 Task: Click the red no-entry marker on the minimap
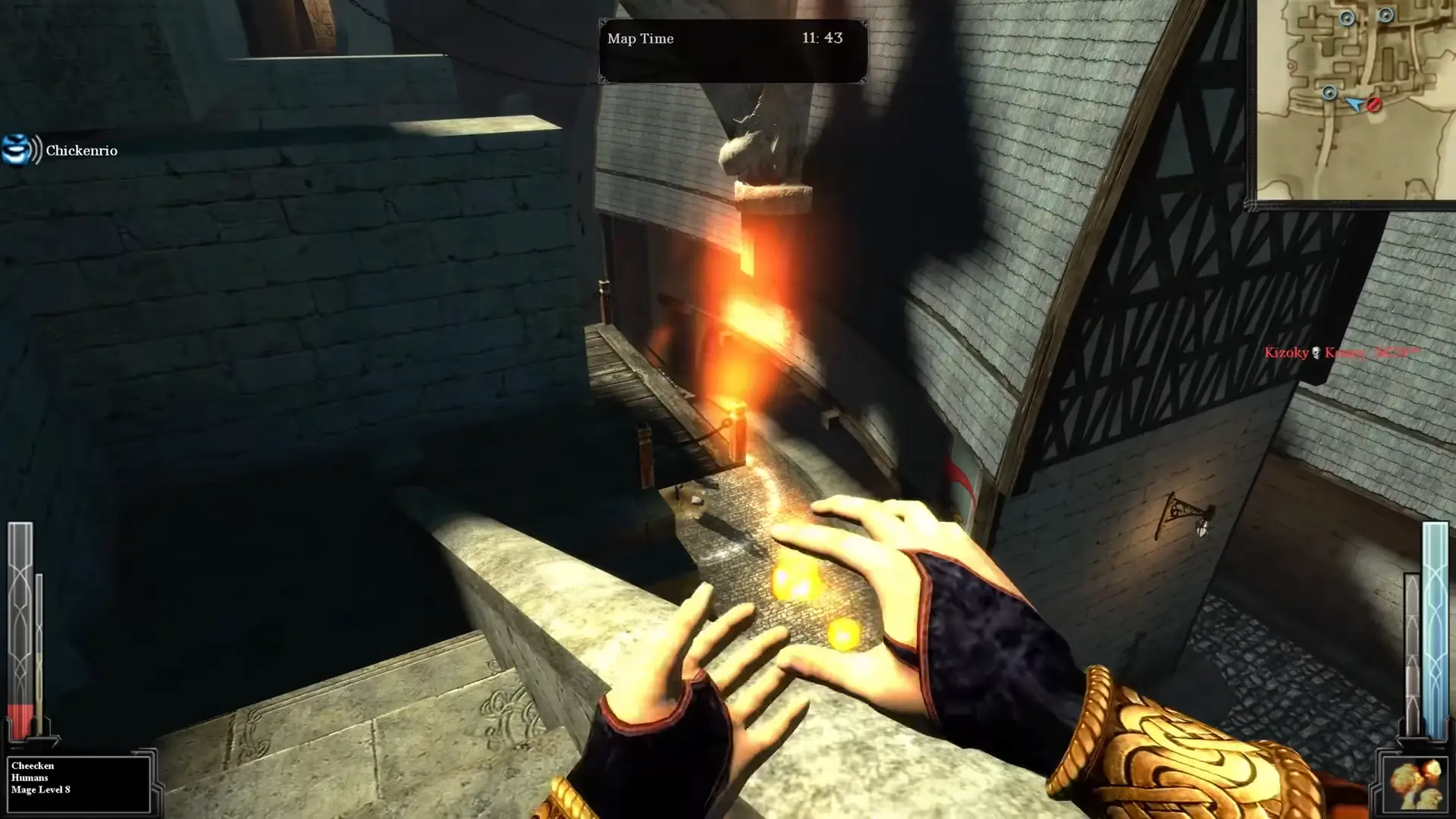coord(1374,104)
